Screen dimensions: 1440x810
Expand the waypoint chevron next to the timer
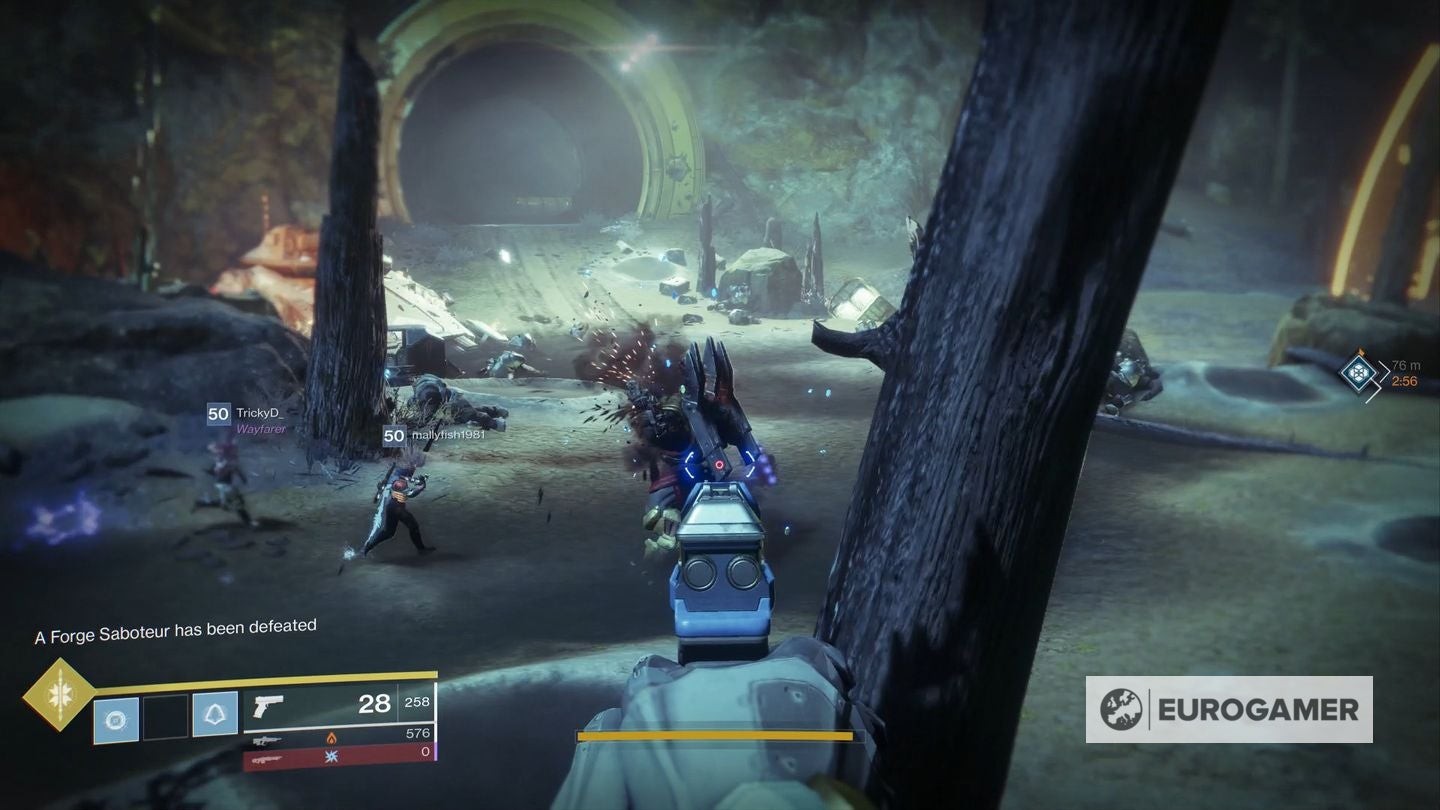point(1384,371)
